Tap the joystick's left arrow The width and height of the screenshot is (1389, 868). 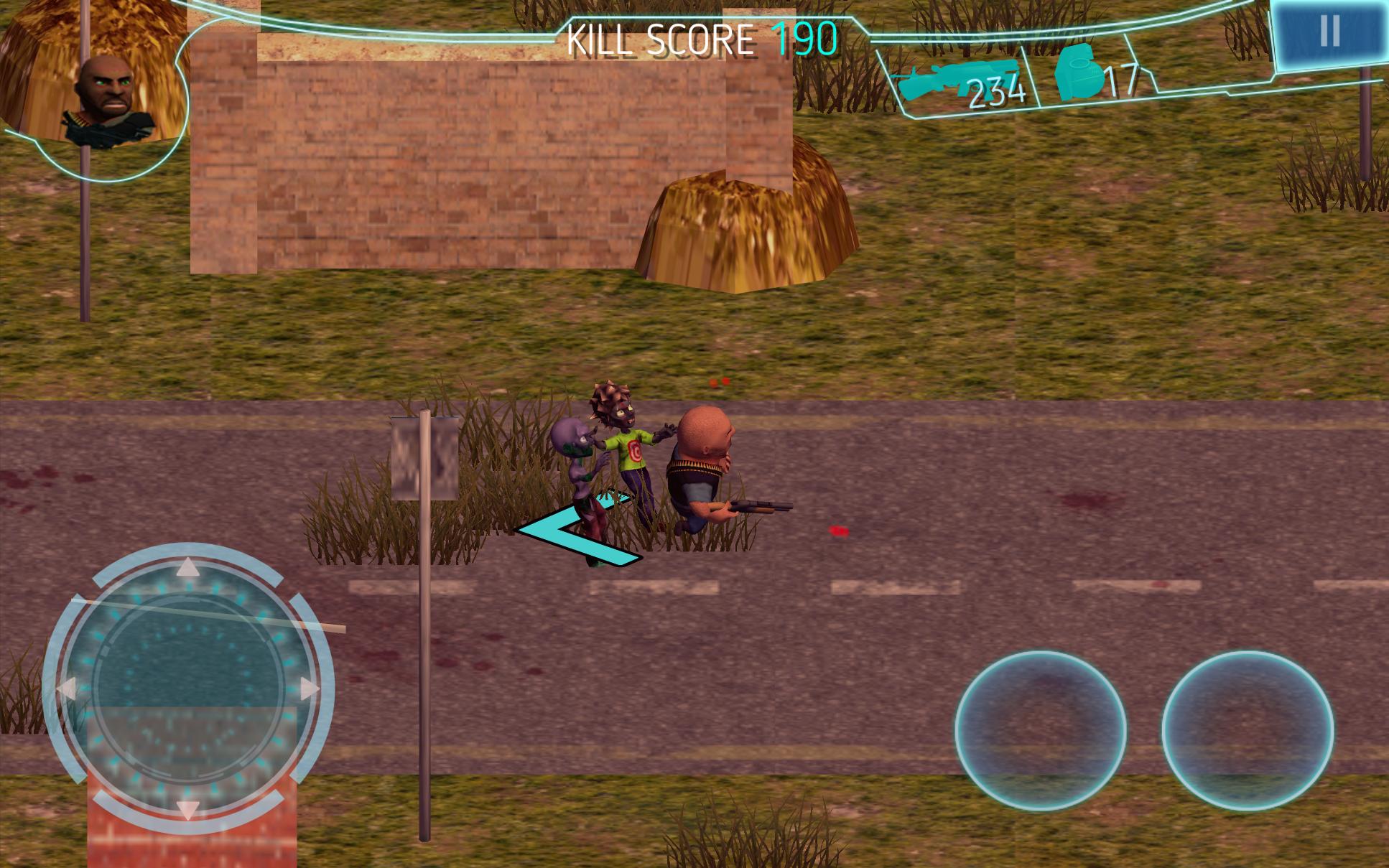(67, 690)
